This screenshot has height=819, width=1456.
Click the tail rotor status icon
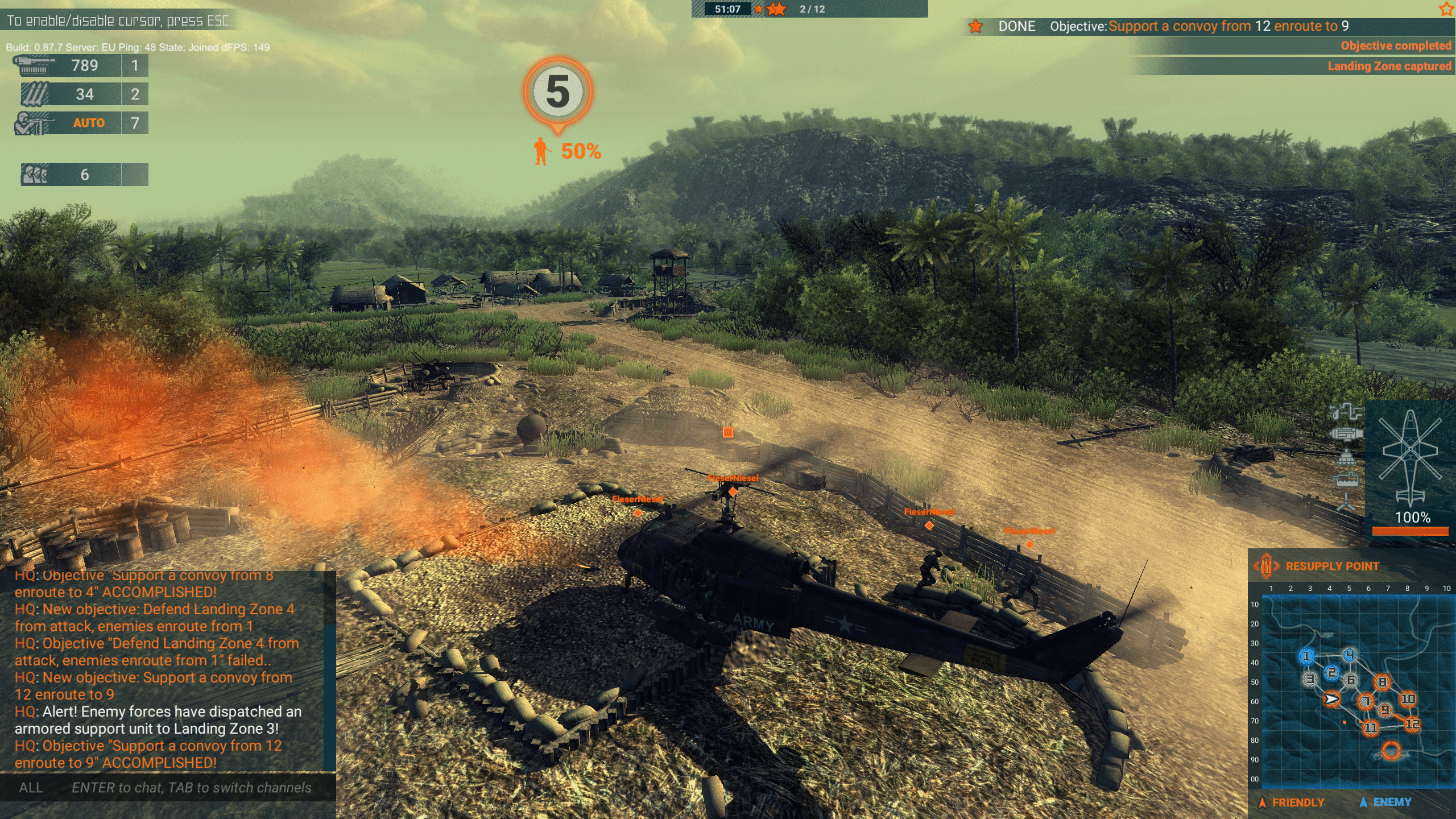(1346, 503)
